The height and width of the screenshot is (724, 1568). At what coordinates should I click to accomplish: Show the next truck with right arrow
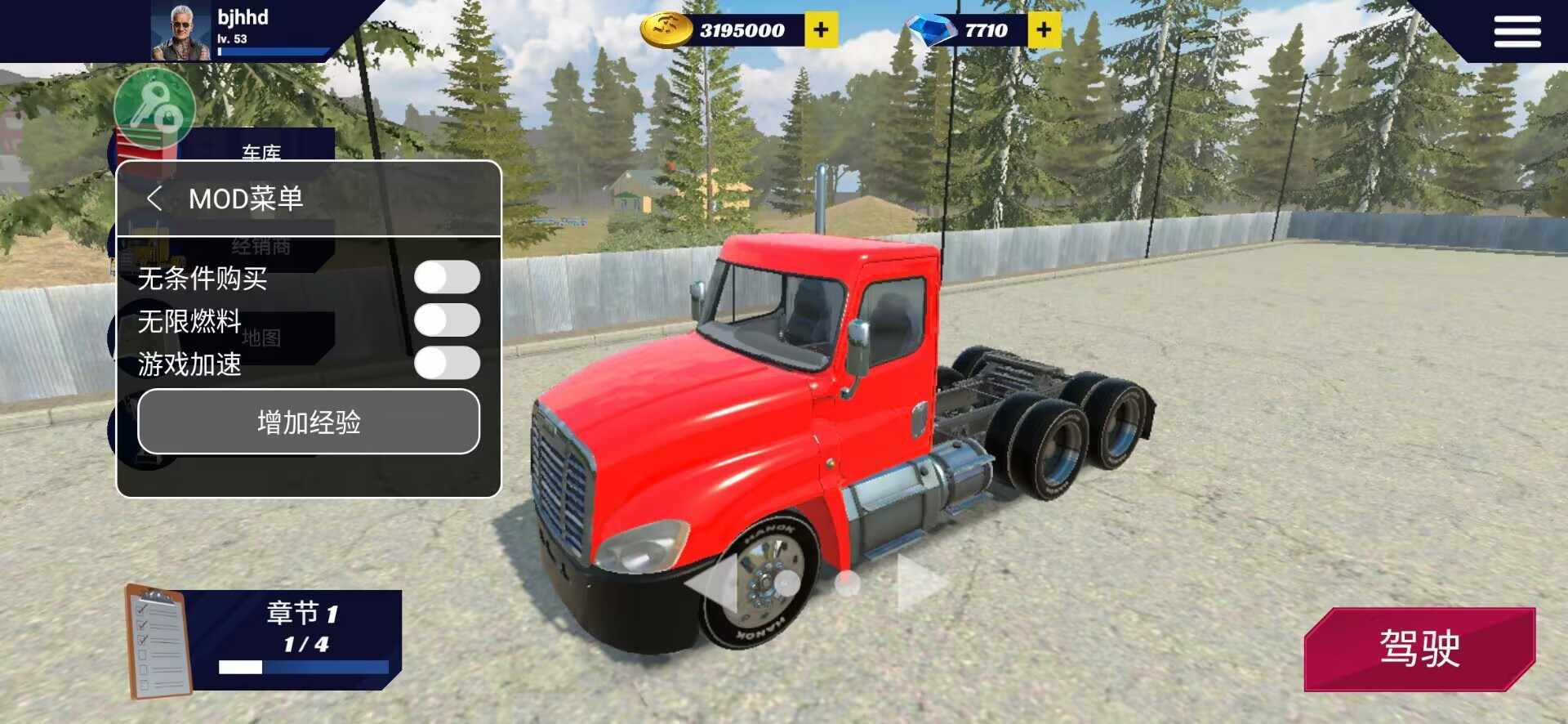coord(919,583)
